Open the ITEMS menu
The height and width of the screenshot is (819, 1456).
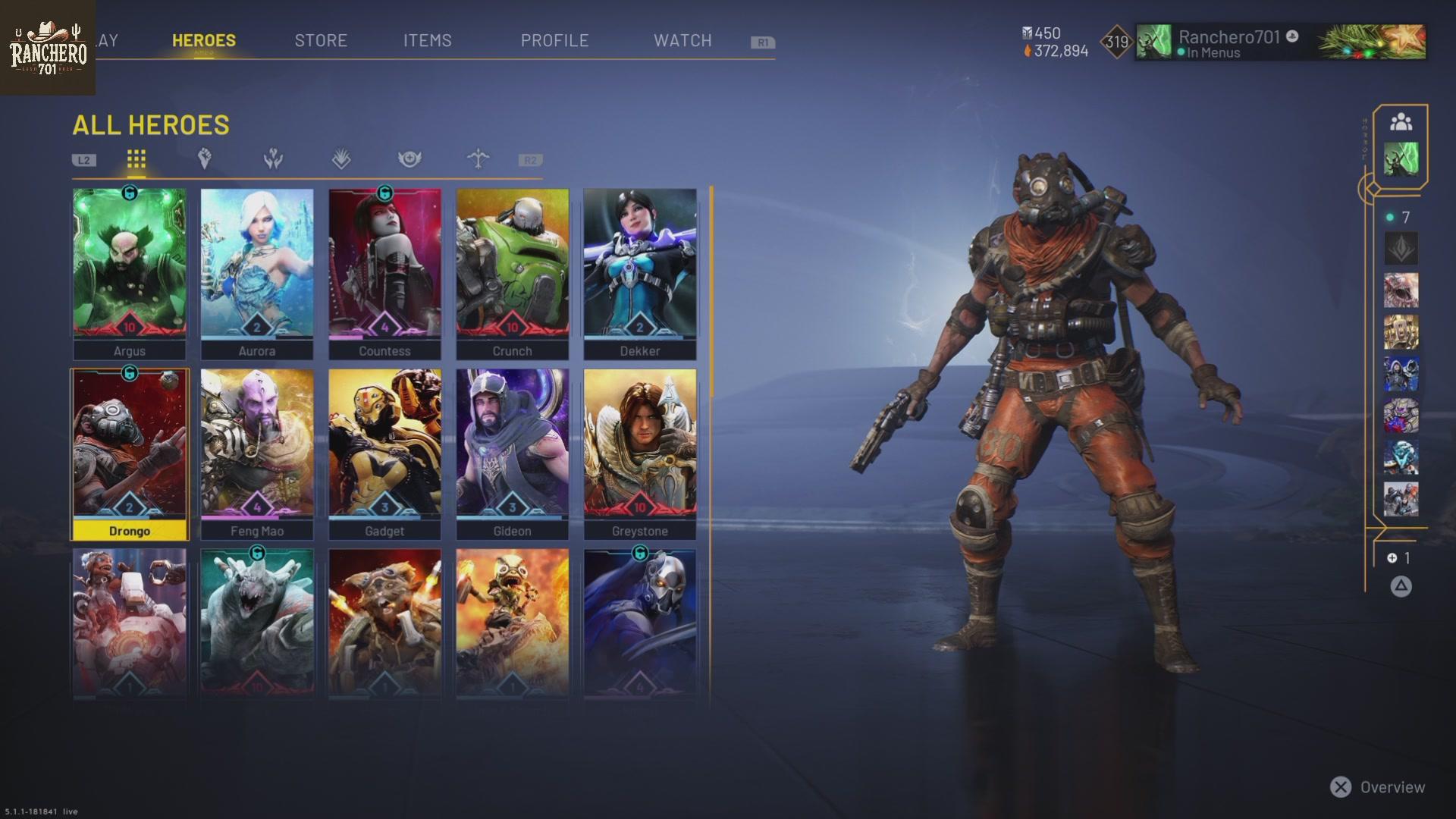[428, 41]
